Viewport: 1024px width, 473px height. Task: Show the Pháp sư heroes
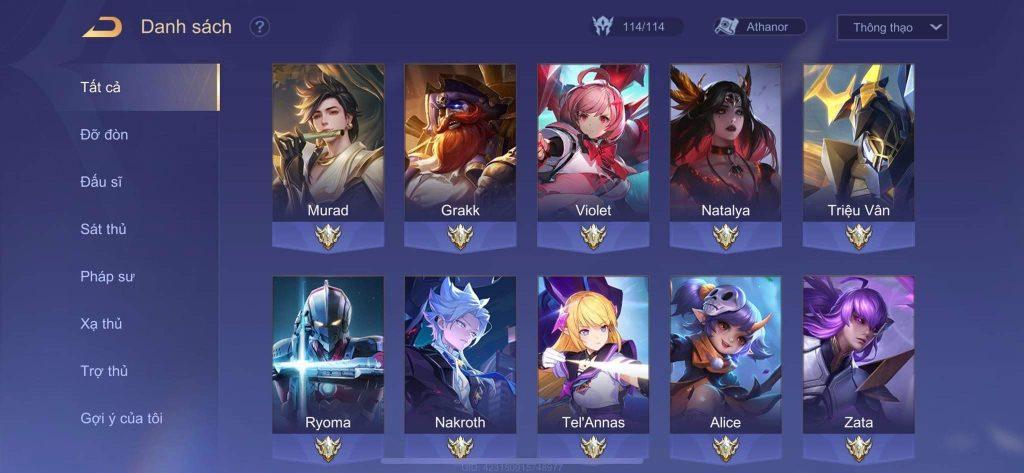point(107,276)
